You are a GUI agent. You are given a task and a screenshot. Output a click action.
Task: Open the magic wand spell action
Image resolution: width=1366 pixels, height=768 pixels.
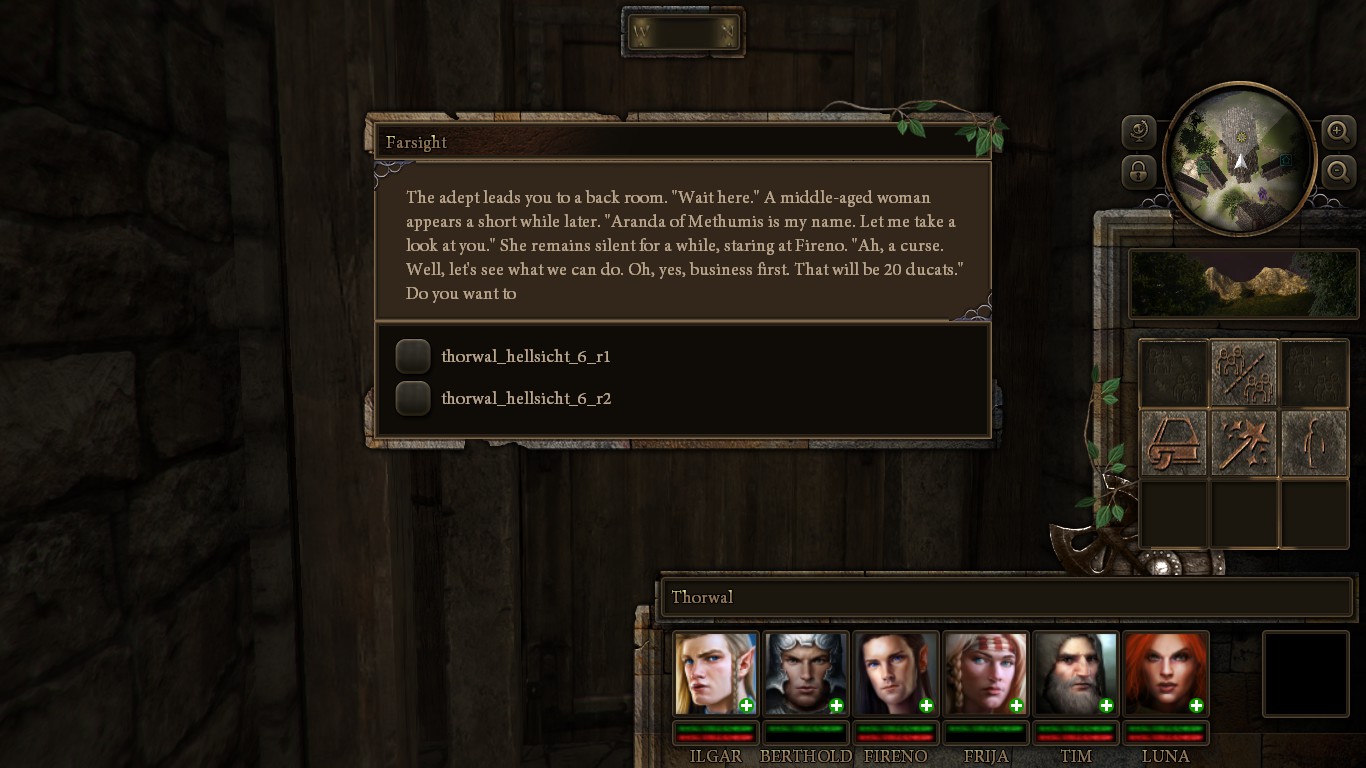pyautogui.click(x=1244, y=441)
